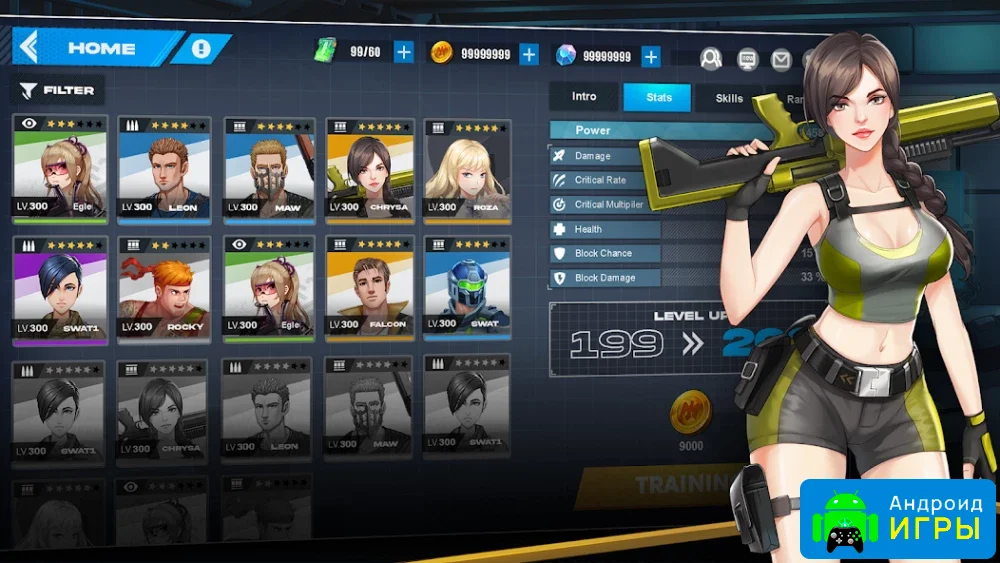The width and height of the screenshot is (1000, 563).
Task: Pick the purple SWAT1 character card
Action: pyautogui.click(x=58, y=288)
